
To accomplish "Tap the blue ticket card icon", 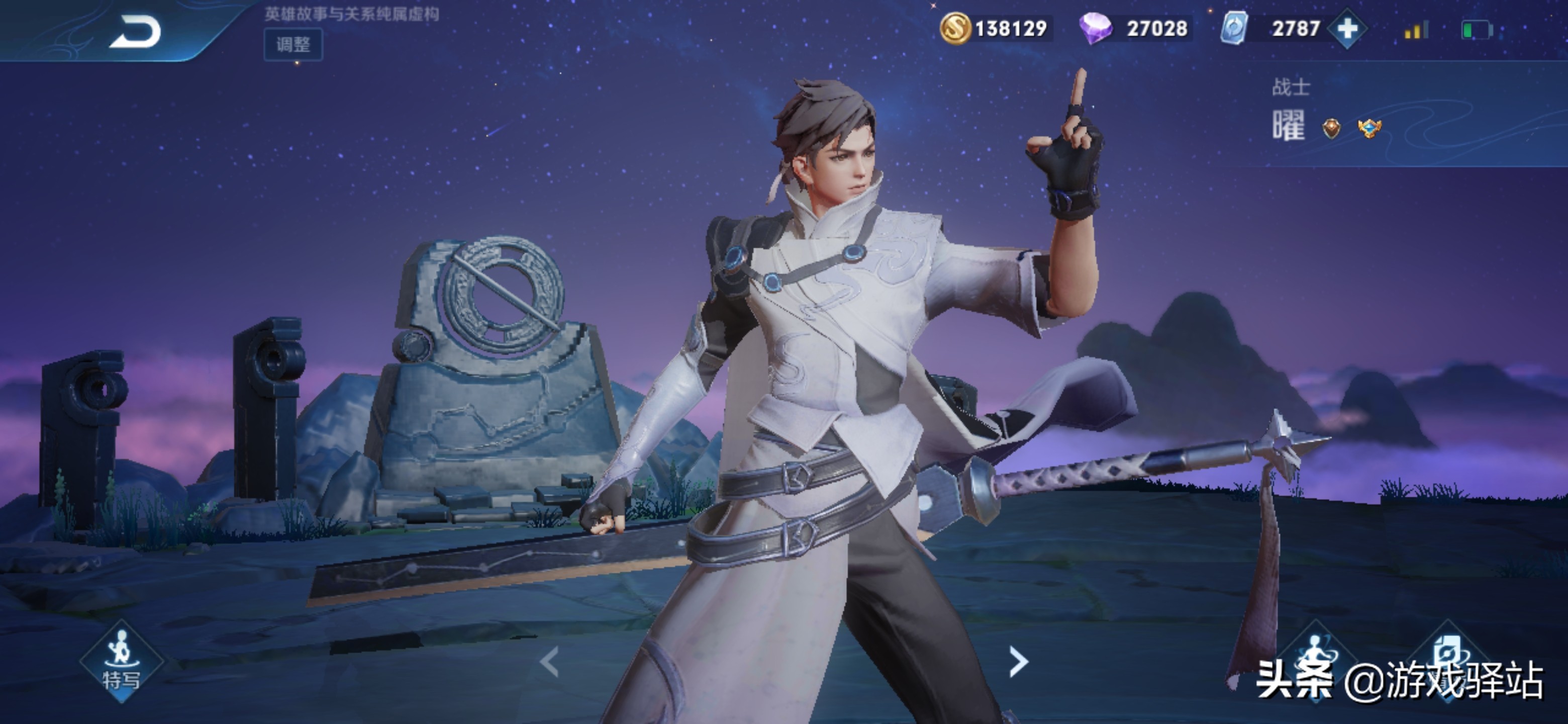I will 1234,29.
